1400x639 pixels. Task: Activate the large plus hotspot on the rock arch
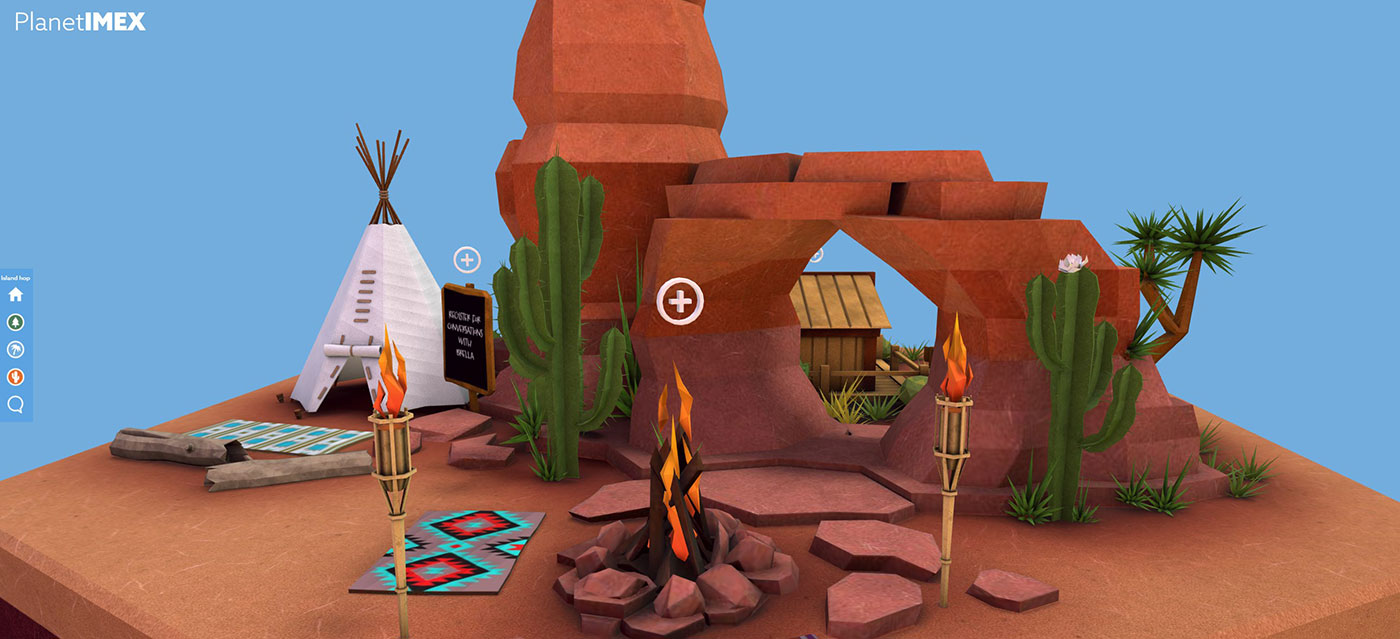coord(680,300)
